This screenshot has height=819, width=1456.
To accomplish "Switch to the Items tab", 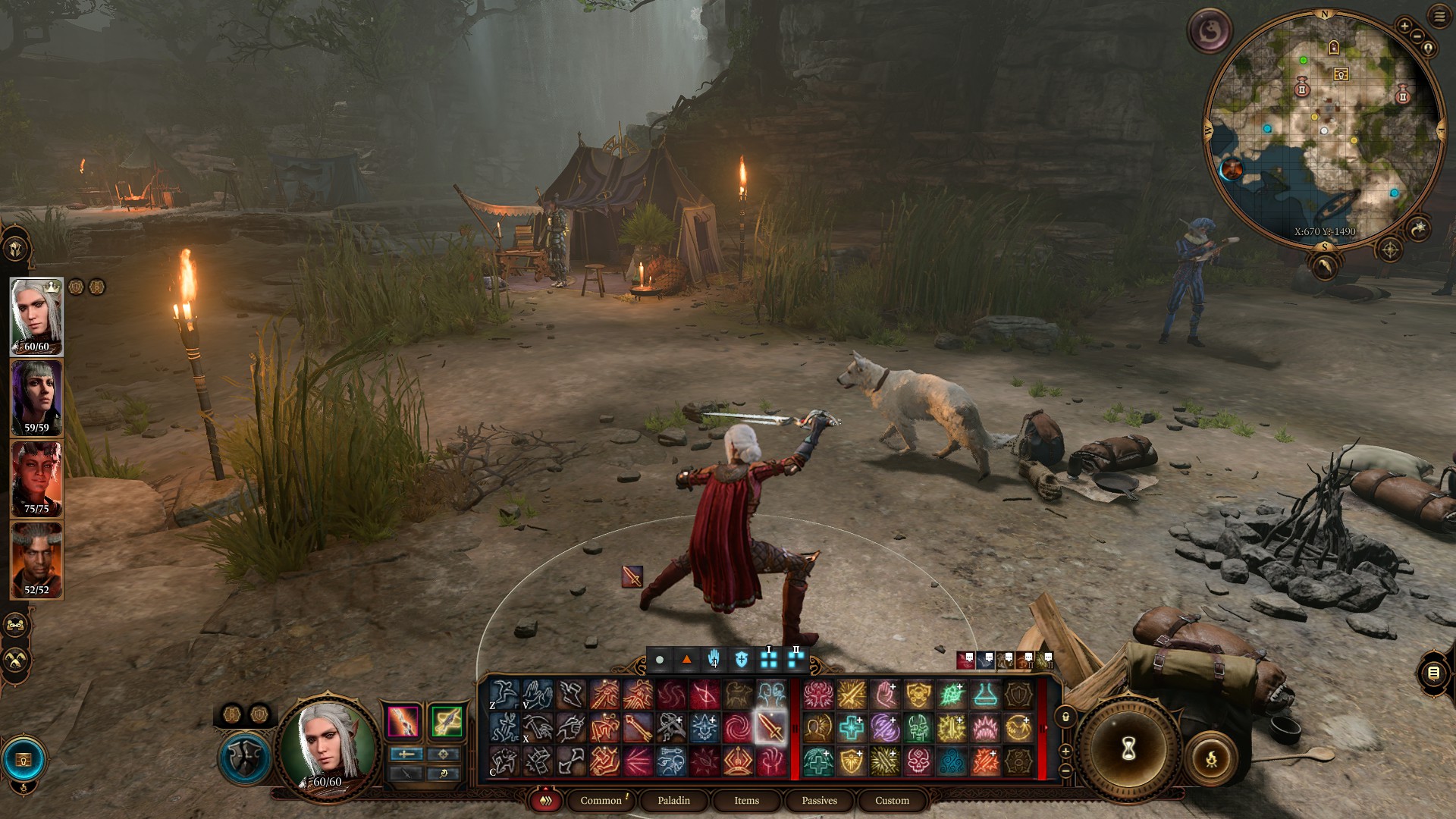I will tap(746, 800).
